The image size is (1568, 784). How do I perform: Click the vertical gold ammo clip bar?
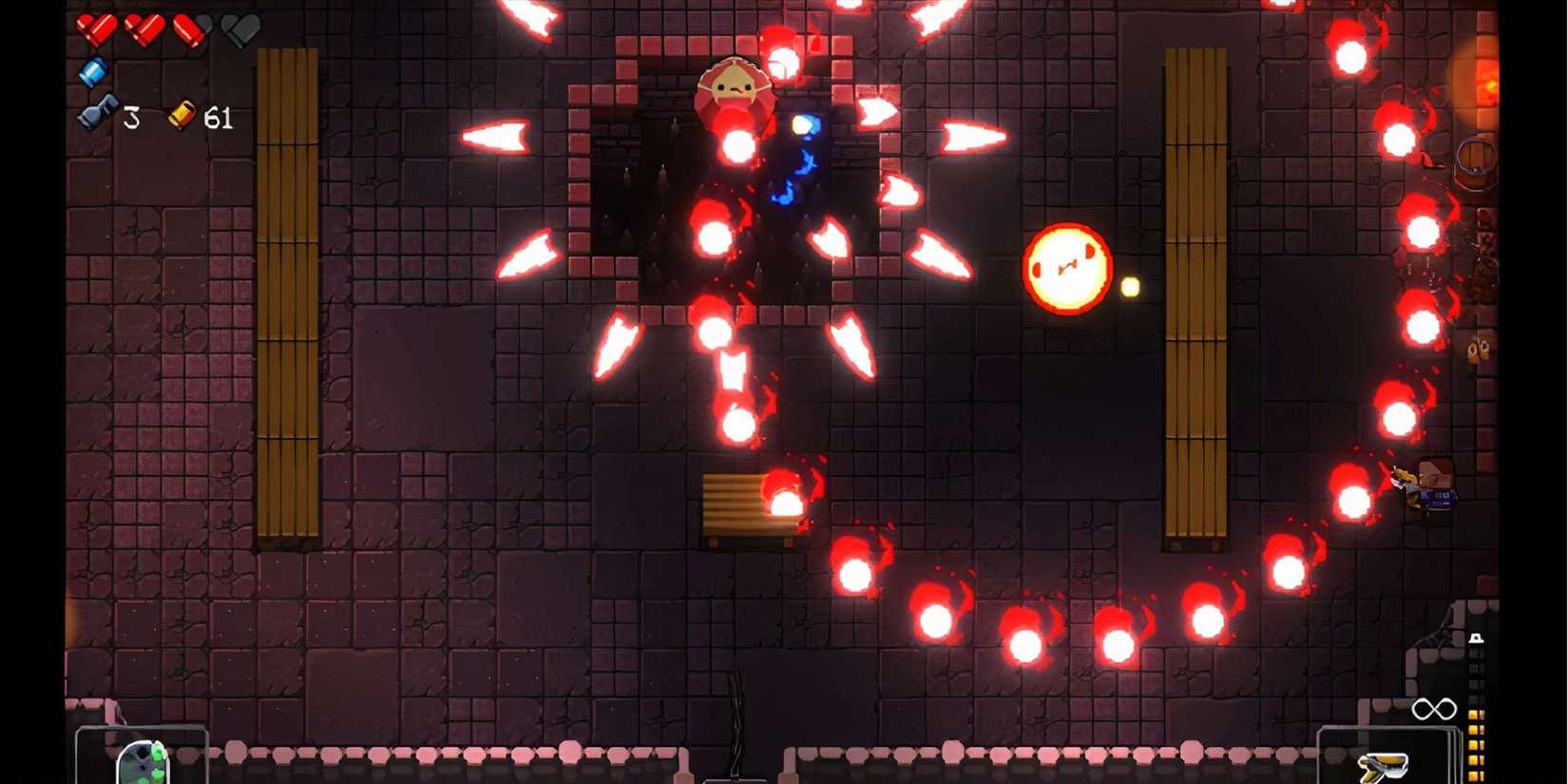point(1473,746)
